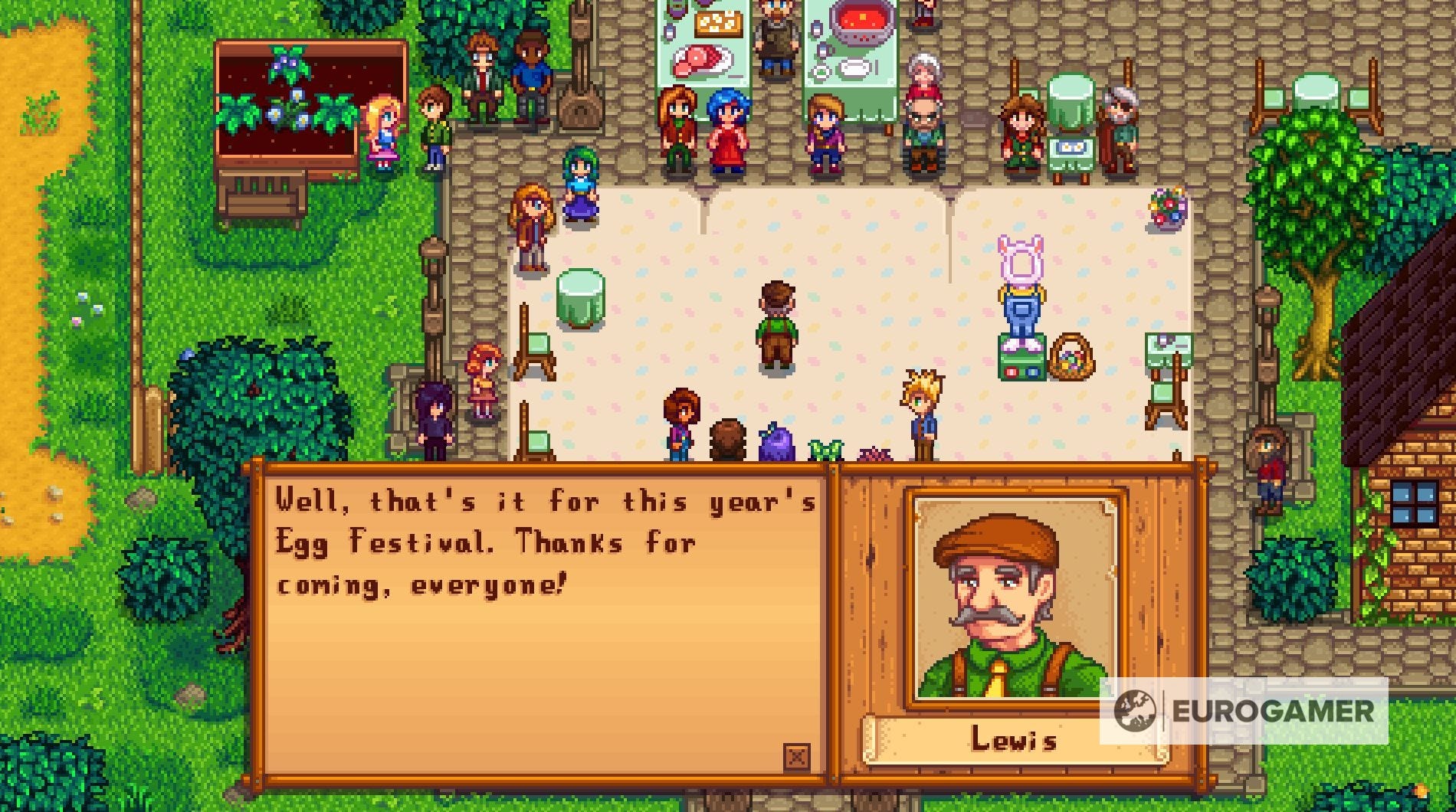Select the ham platter on the food table

click(x=701, y=61)
